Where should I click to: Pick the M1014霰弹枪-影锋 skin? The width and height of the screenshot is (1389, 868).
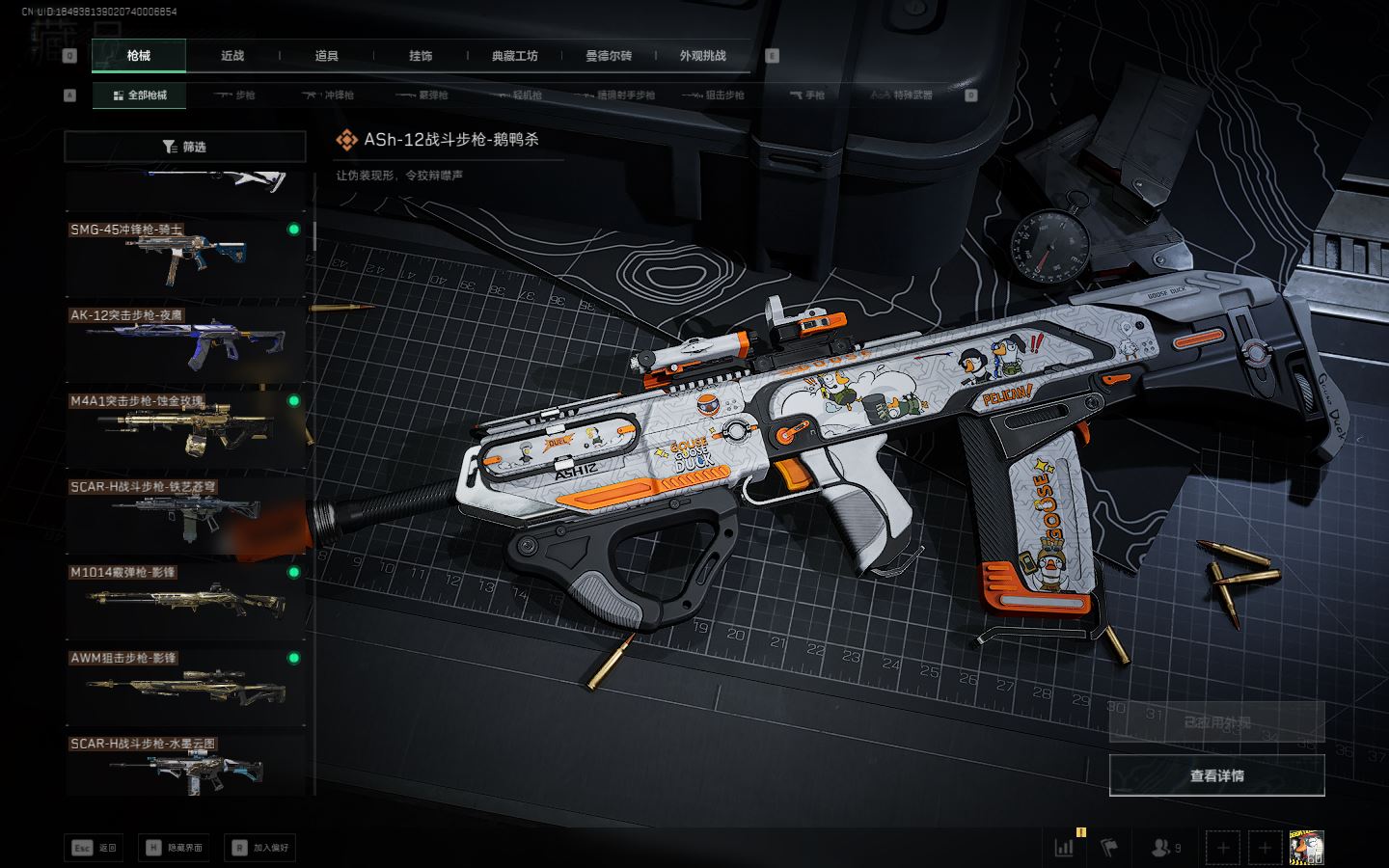(184, 600)
